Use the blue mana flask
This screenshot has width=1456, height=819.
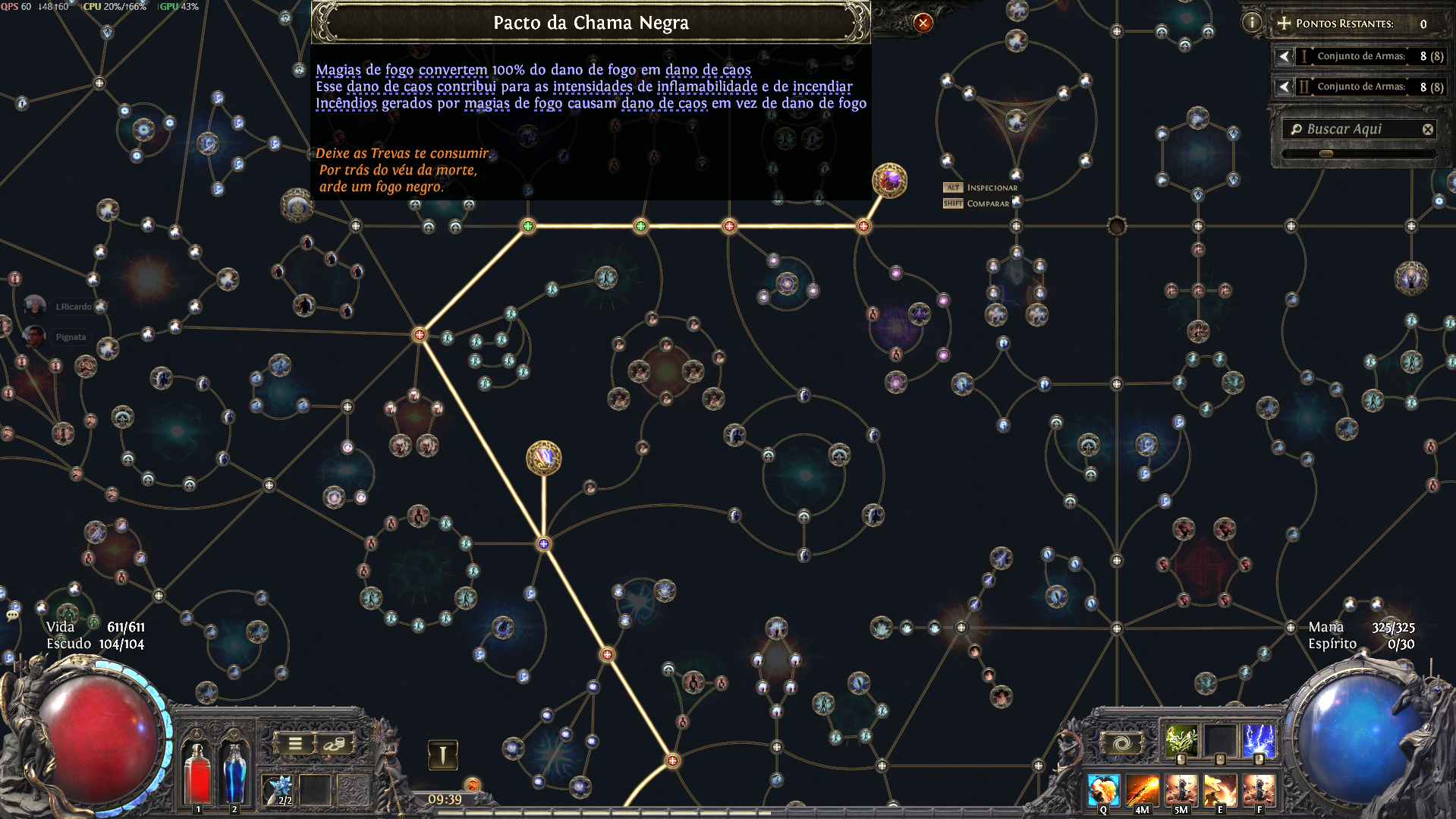[x=234, y=773]
